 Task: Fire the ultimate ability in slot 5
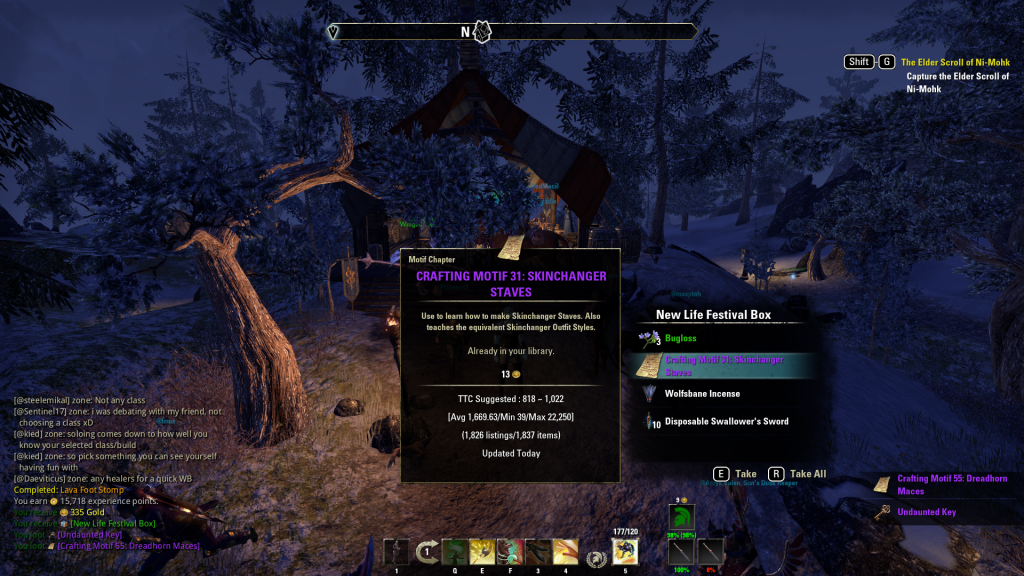pyautogui.click(x=625, y=552)
